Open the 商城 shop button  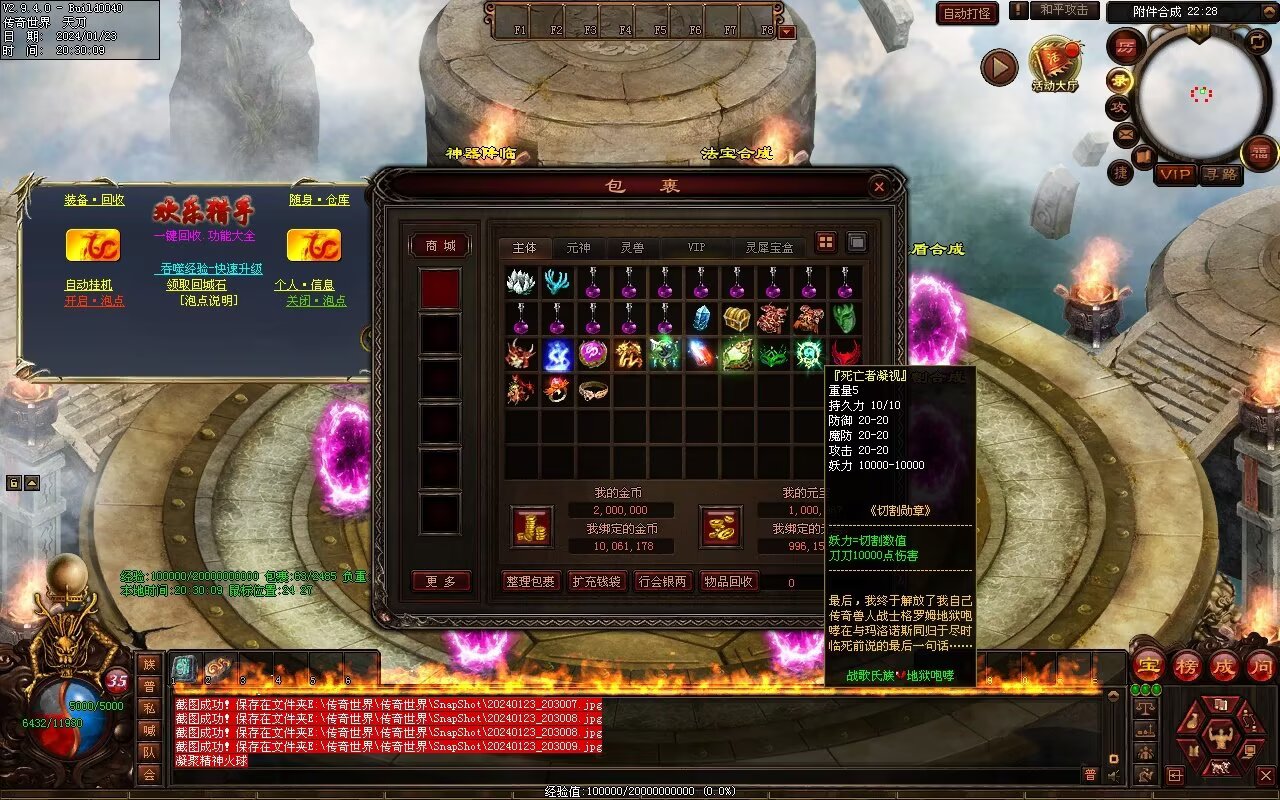(x=441, y=246)
